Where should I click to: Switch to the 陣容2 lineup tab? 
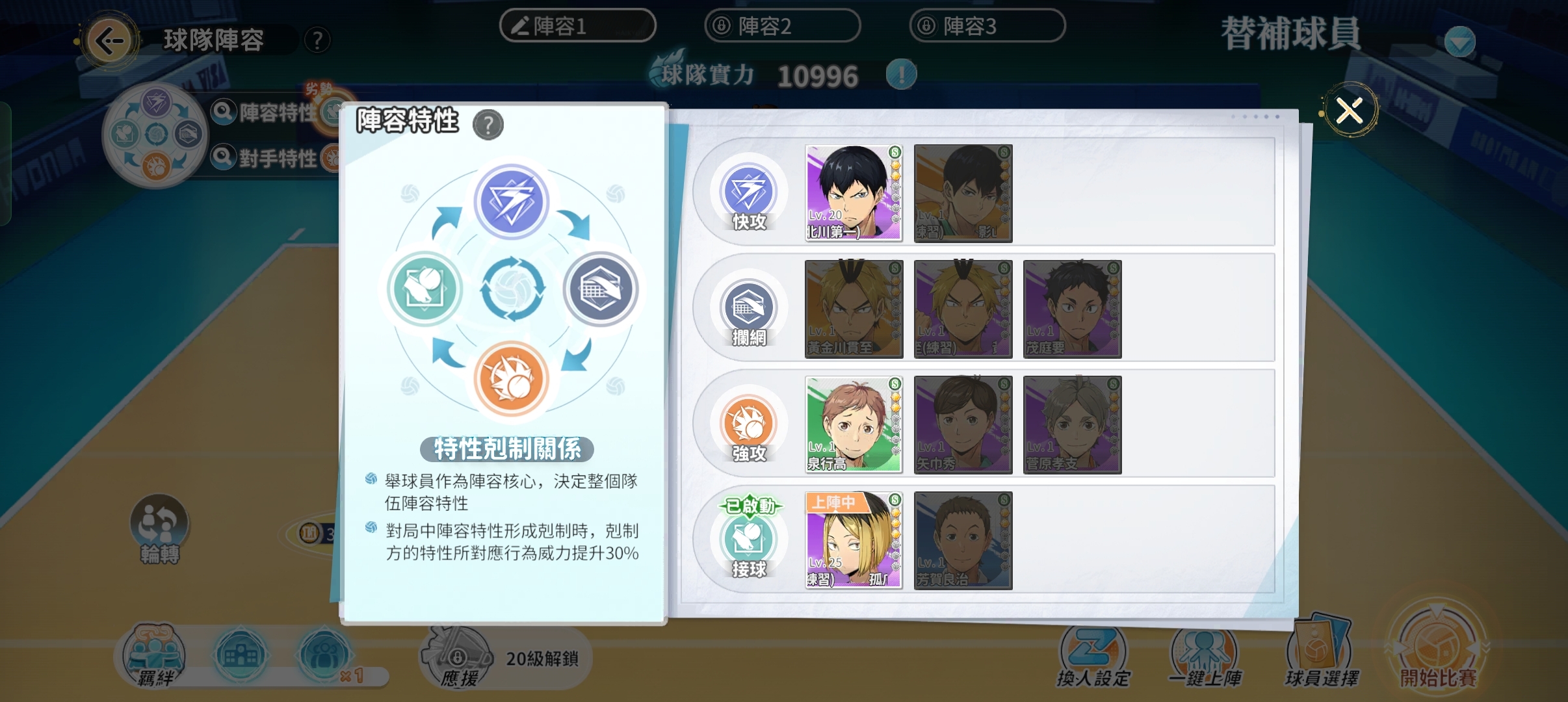(x=783, y=26)
